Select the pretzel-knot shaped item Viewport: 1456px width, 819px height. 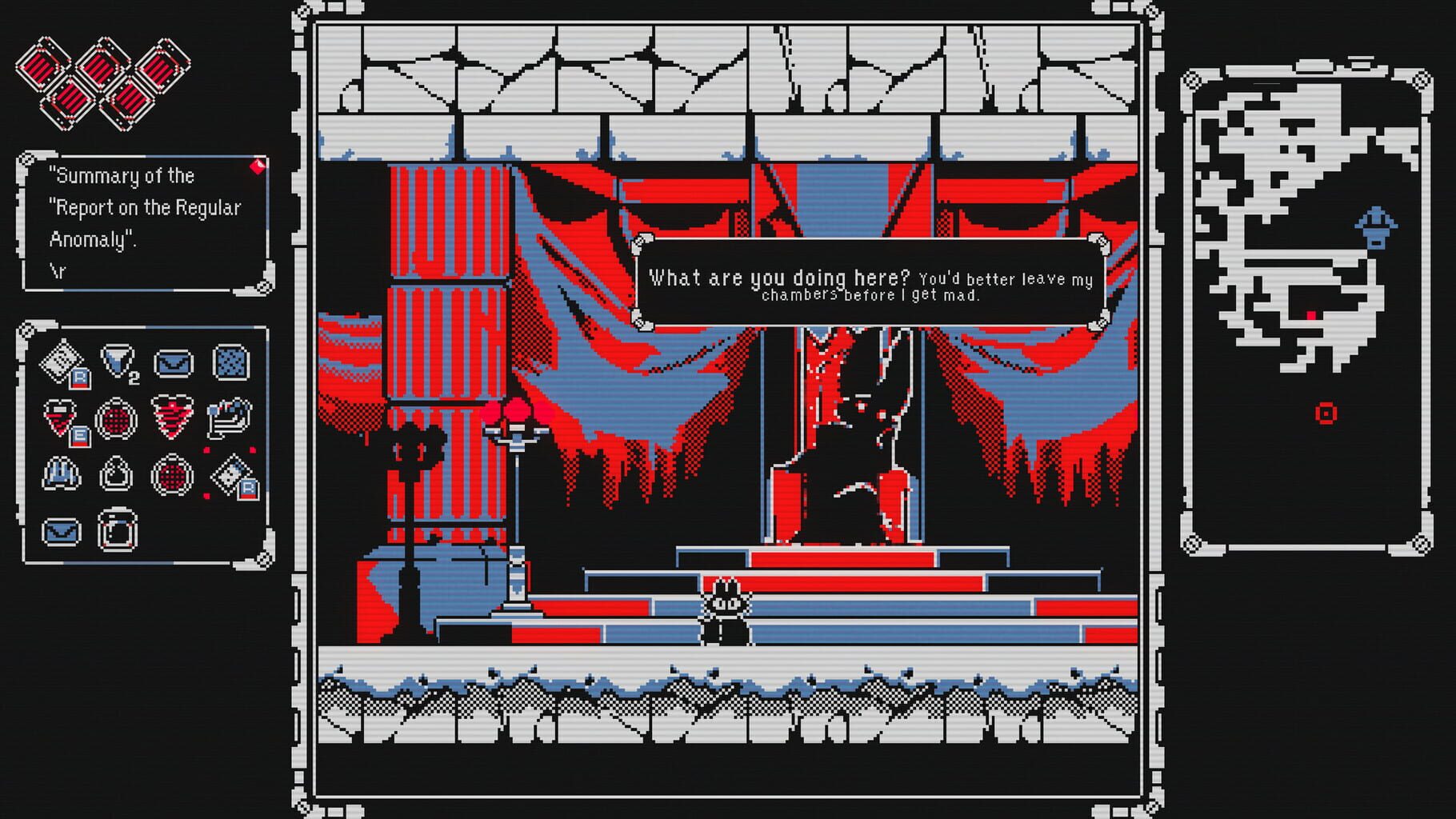point(114,474)
